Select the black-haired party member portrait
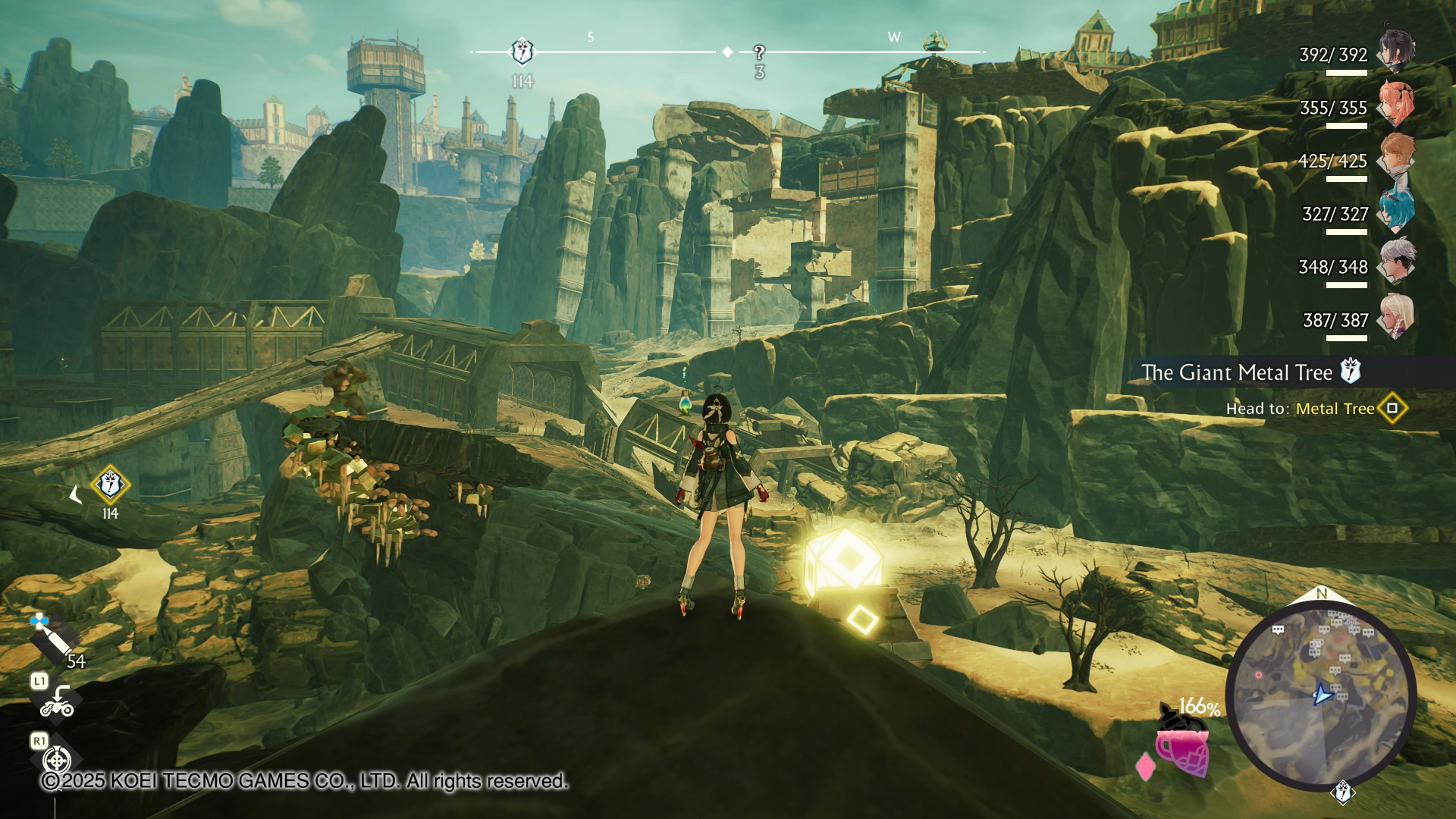The height and width of the screenshot is (819, 1456). tap(1395, 51)
